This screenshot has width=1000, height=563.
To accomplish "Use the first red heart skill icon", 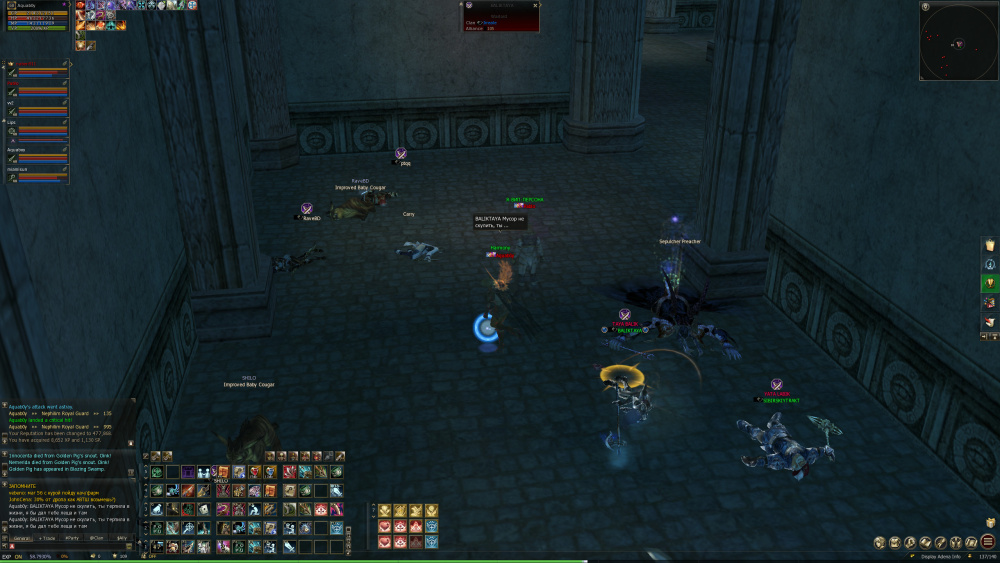I will pyautogui.click(x=384, y=527).
